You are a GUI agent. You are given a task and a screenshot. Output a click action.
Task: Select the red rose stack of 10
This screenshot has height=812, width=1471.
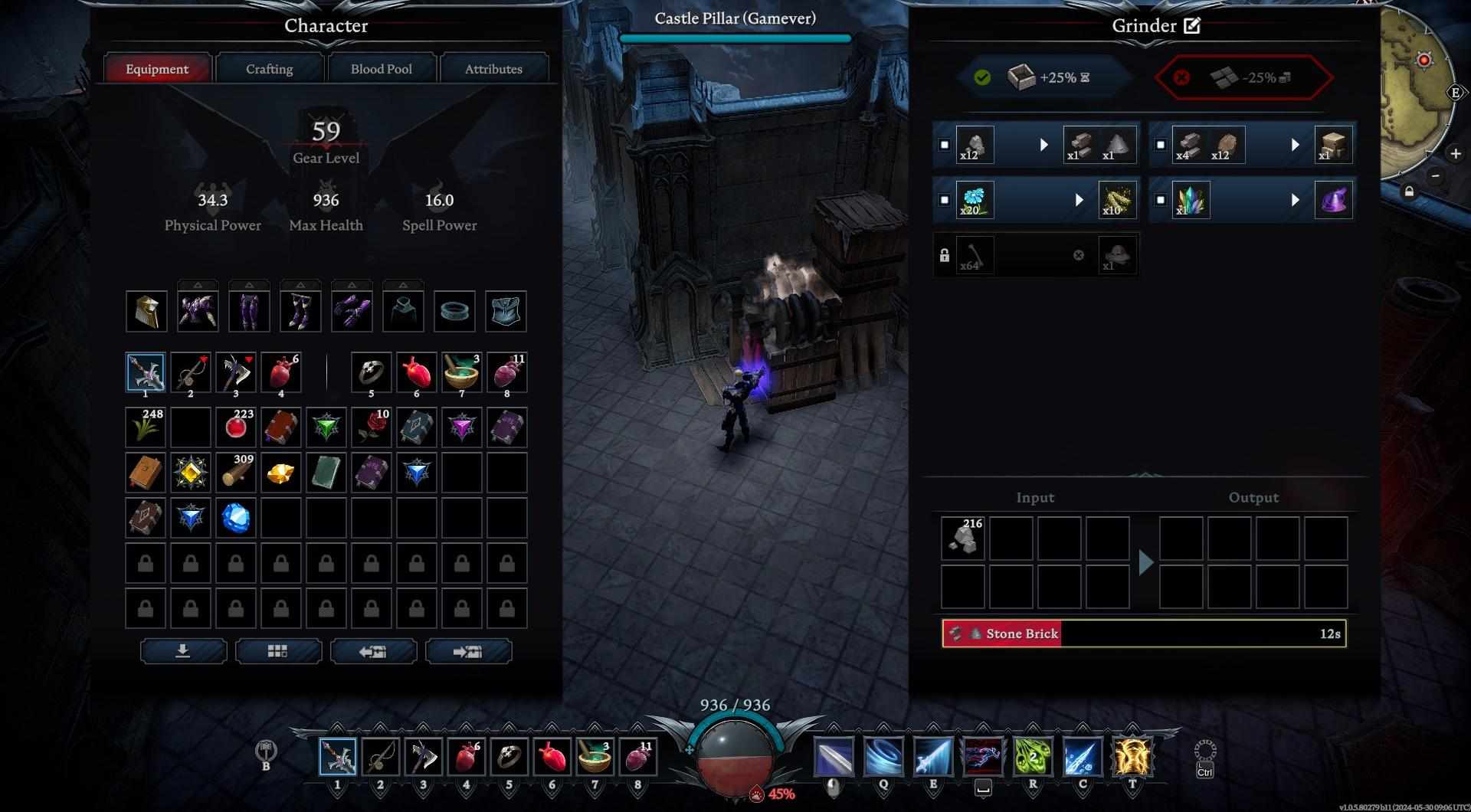click(372, 427)
